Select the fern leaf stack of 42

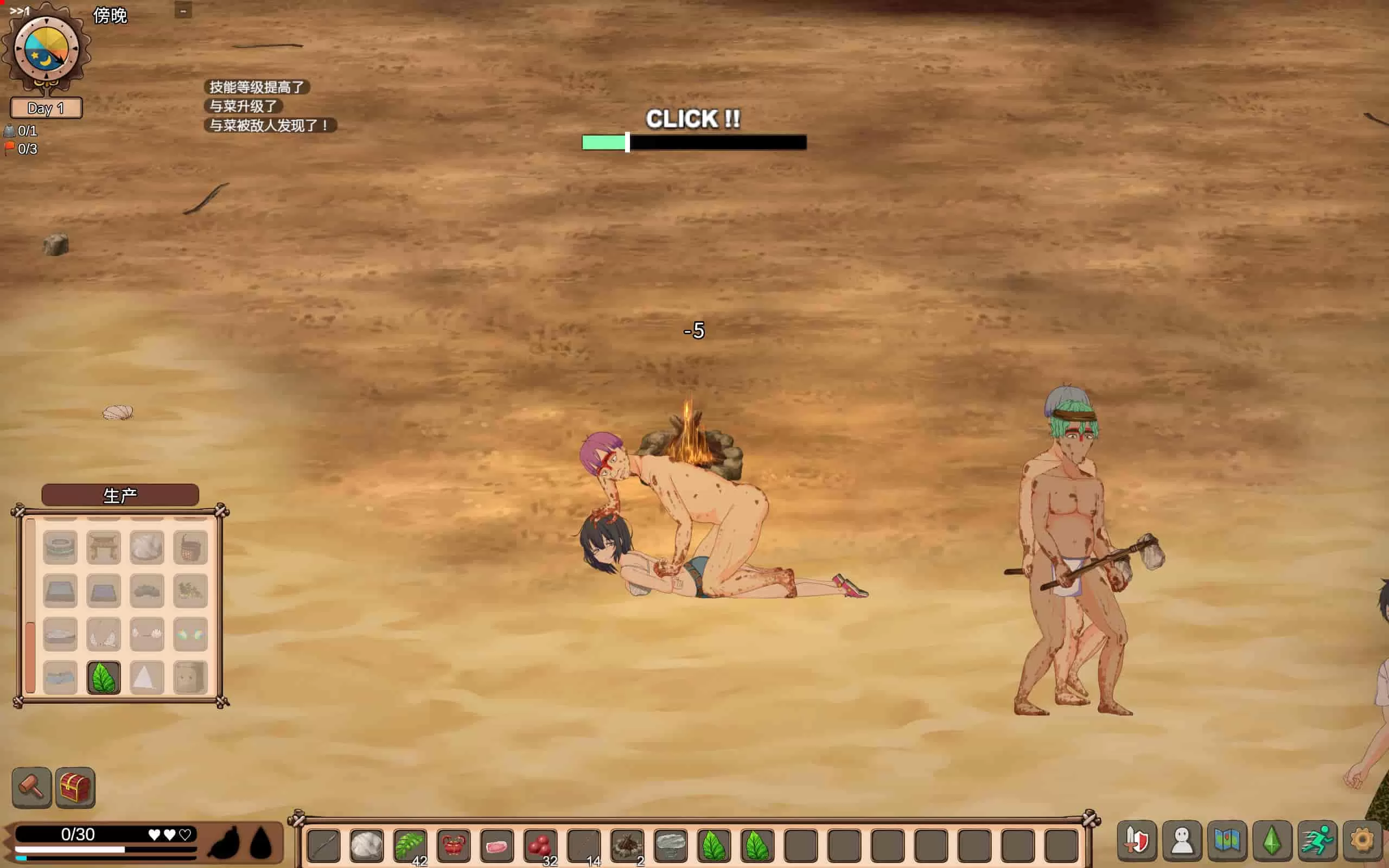pyautogui.click(x=410, y=846)
